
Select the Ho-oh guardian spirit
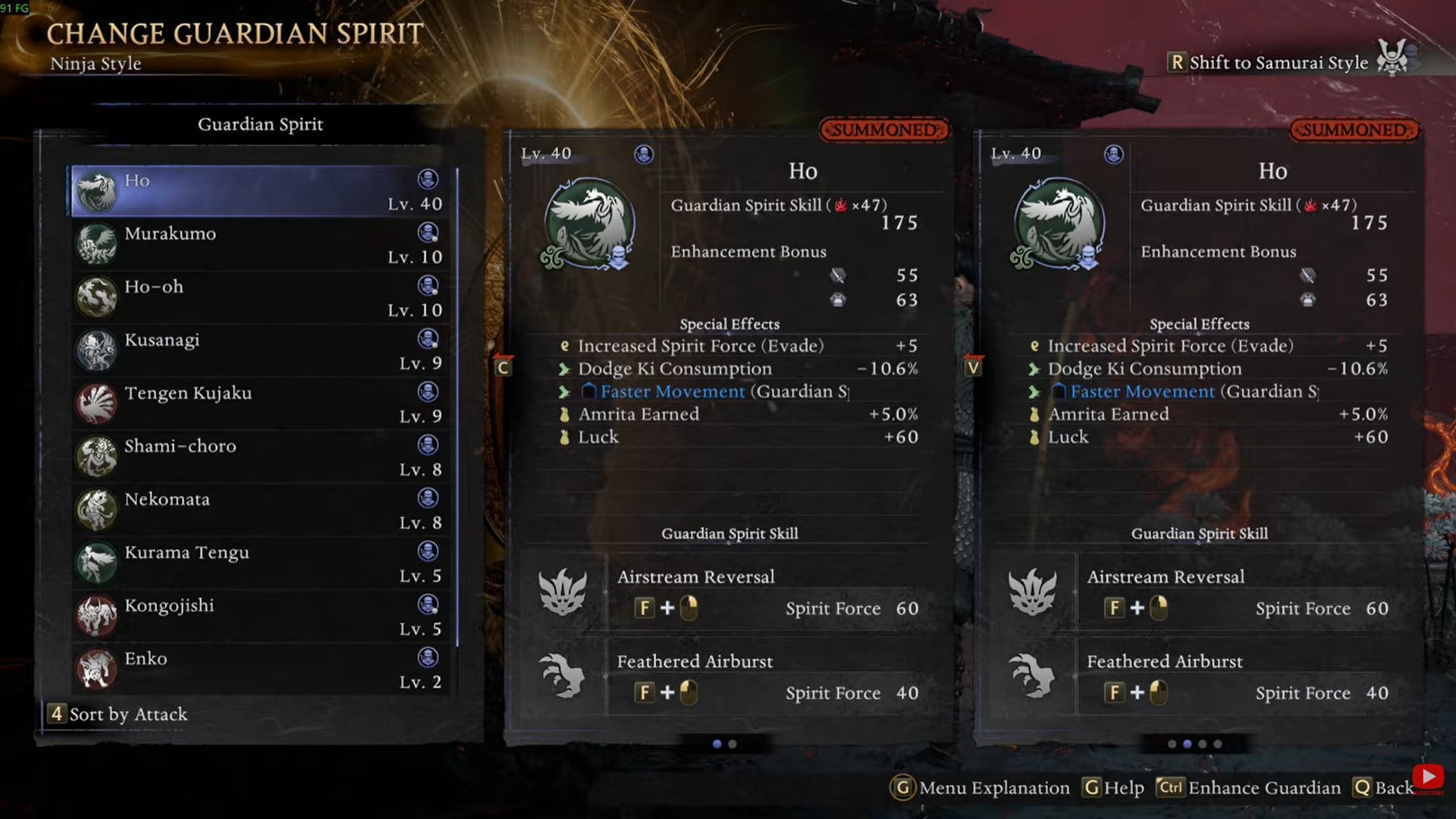tap(262, 297)
